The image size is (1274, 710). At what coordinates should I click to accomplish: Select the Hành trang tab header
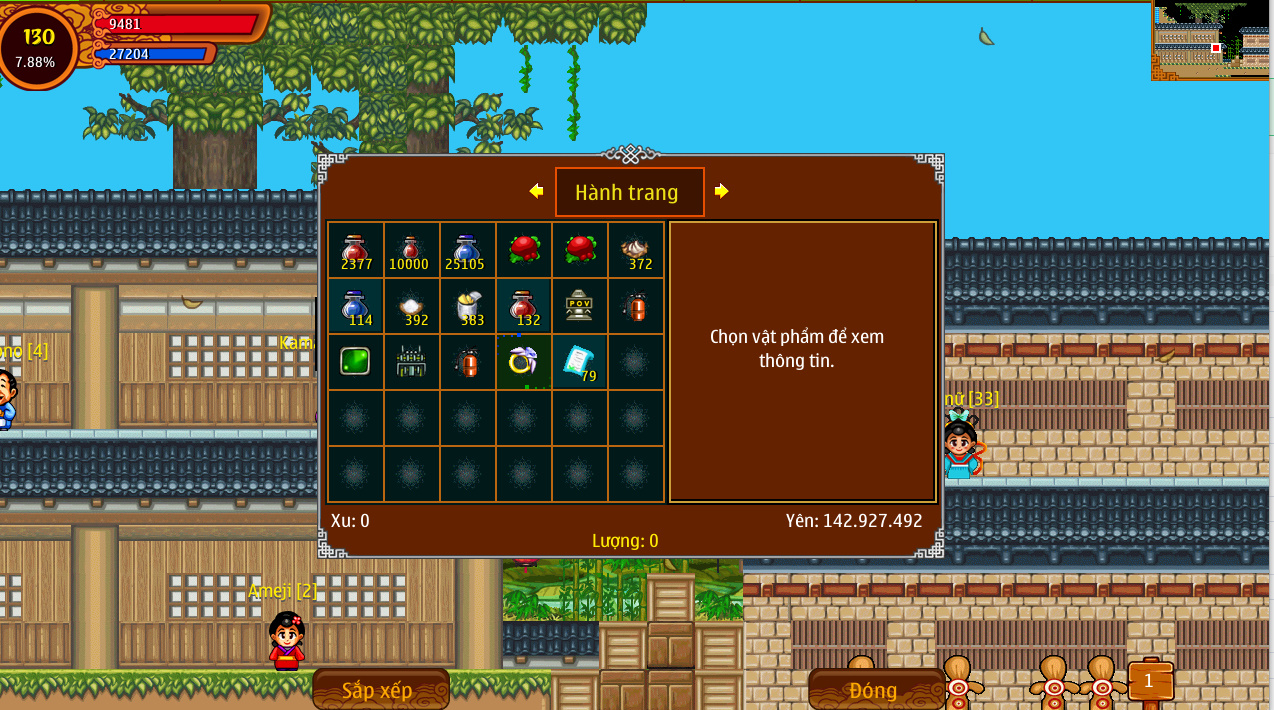click(x=629, y=192)
